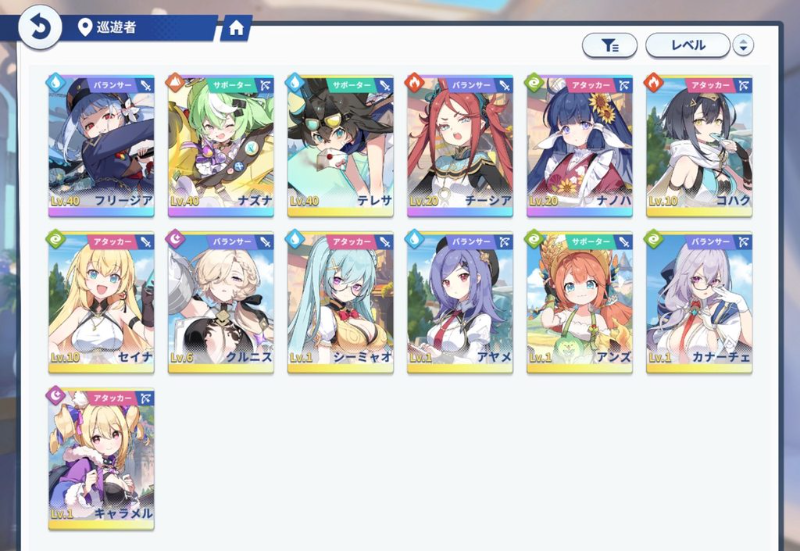Choose the アンズ character card
This screenshot has width=800, height=551.
click(580, 301)
